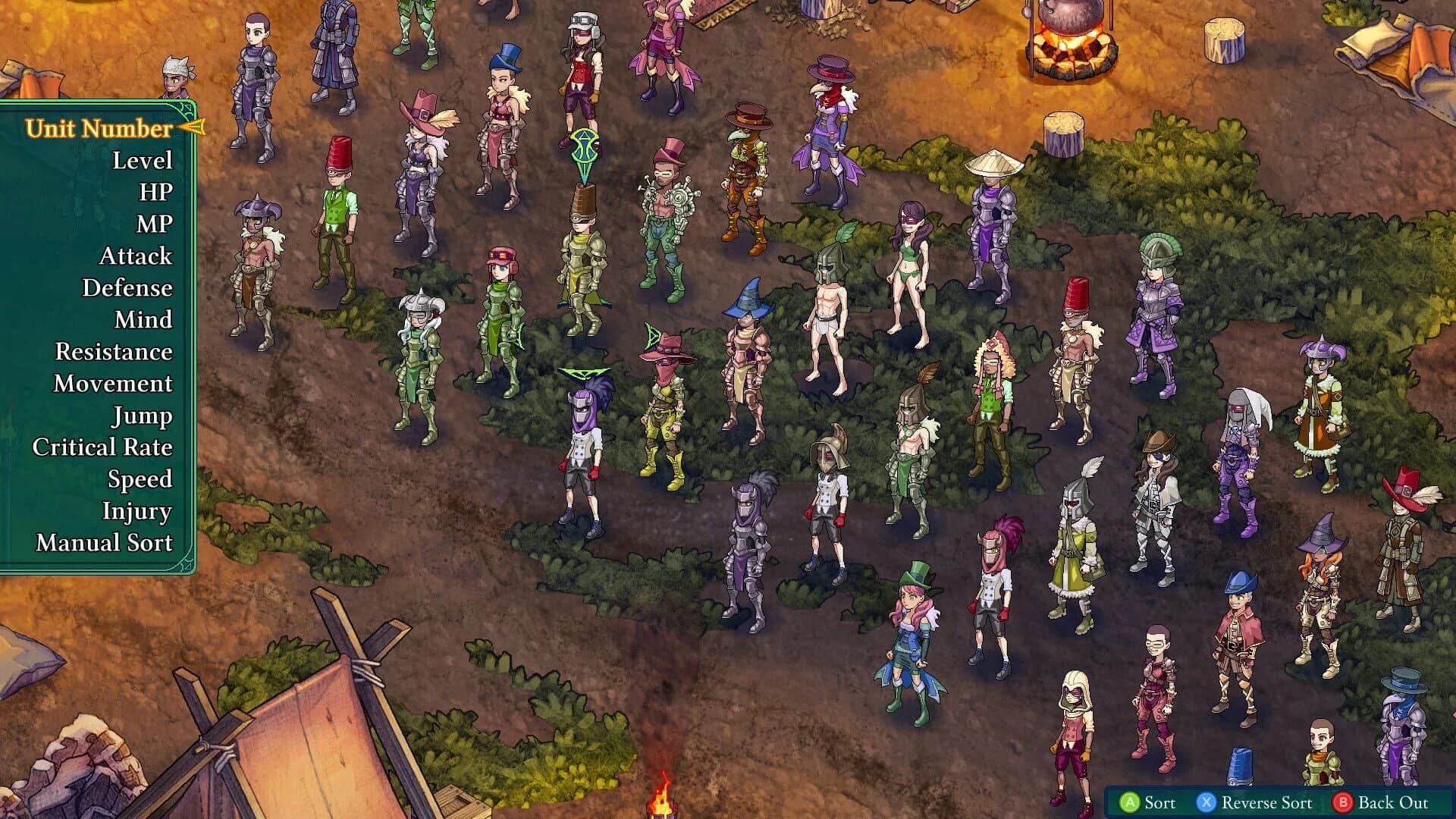Viewport: 1456px width, 819px height.
Task: Select the Attack sort option
Action: (135, 256)
